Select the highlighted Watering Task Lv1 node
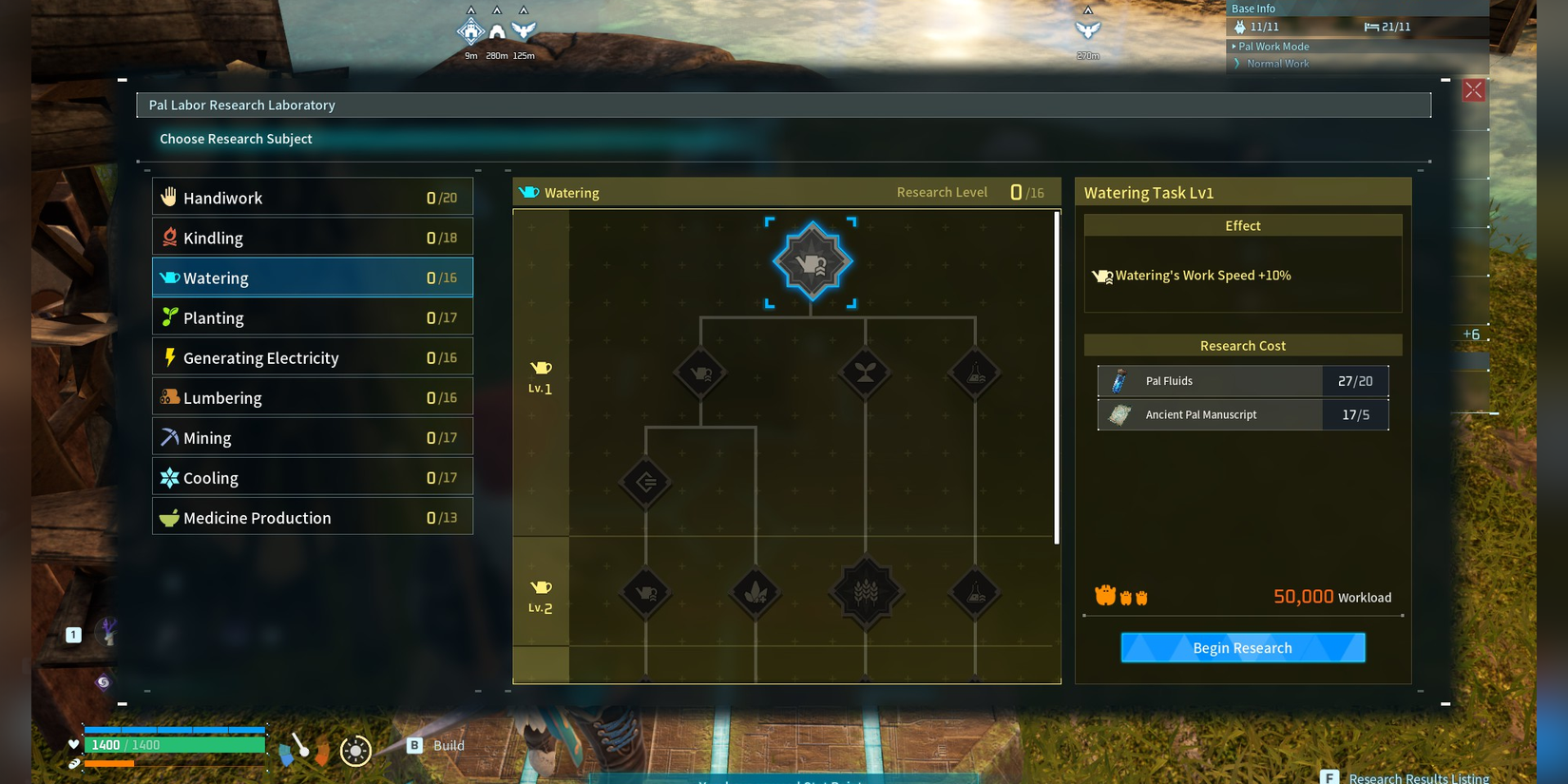The image size is (1568, 784). [x=812, y=261]
